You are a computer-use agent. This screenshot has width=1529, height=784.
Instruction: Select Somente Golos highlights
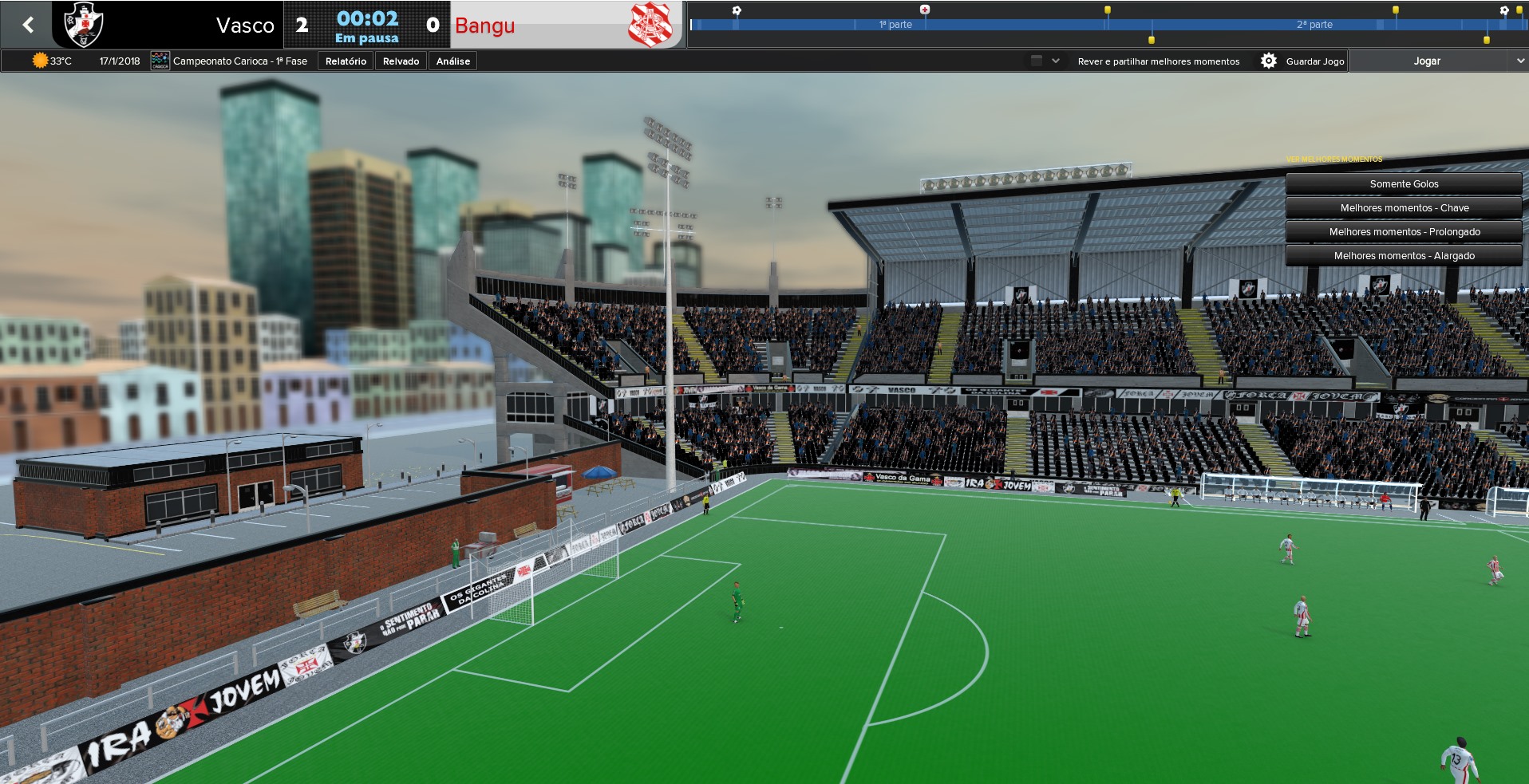[1404, 184]
